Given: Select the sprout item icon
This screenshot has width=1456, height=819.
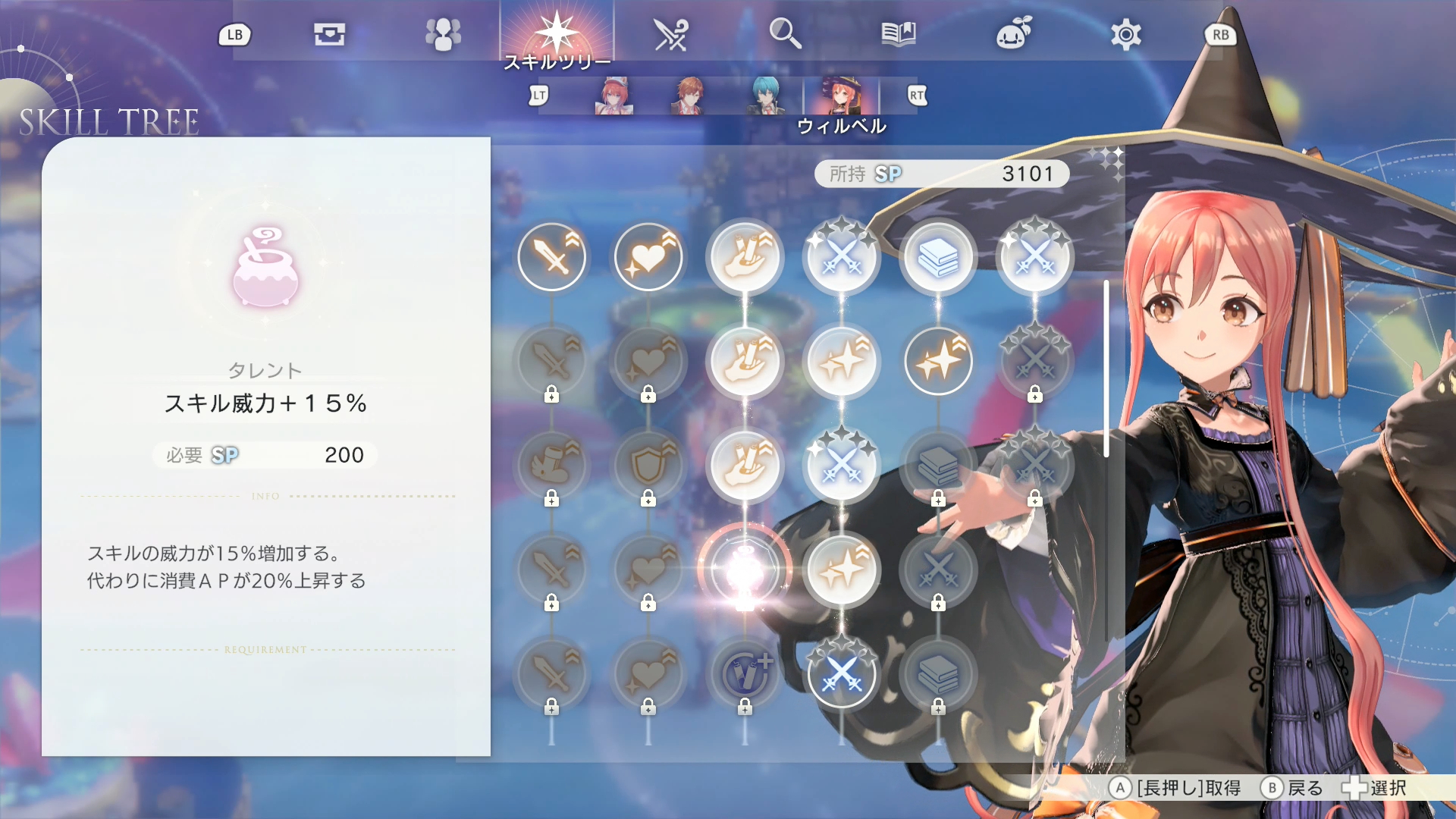Looking at the screenshot, I should click(1012, 33).
